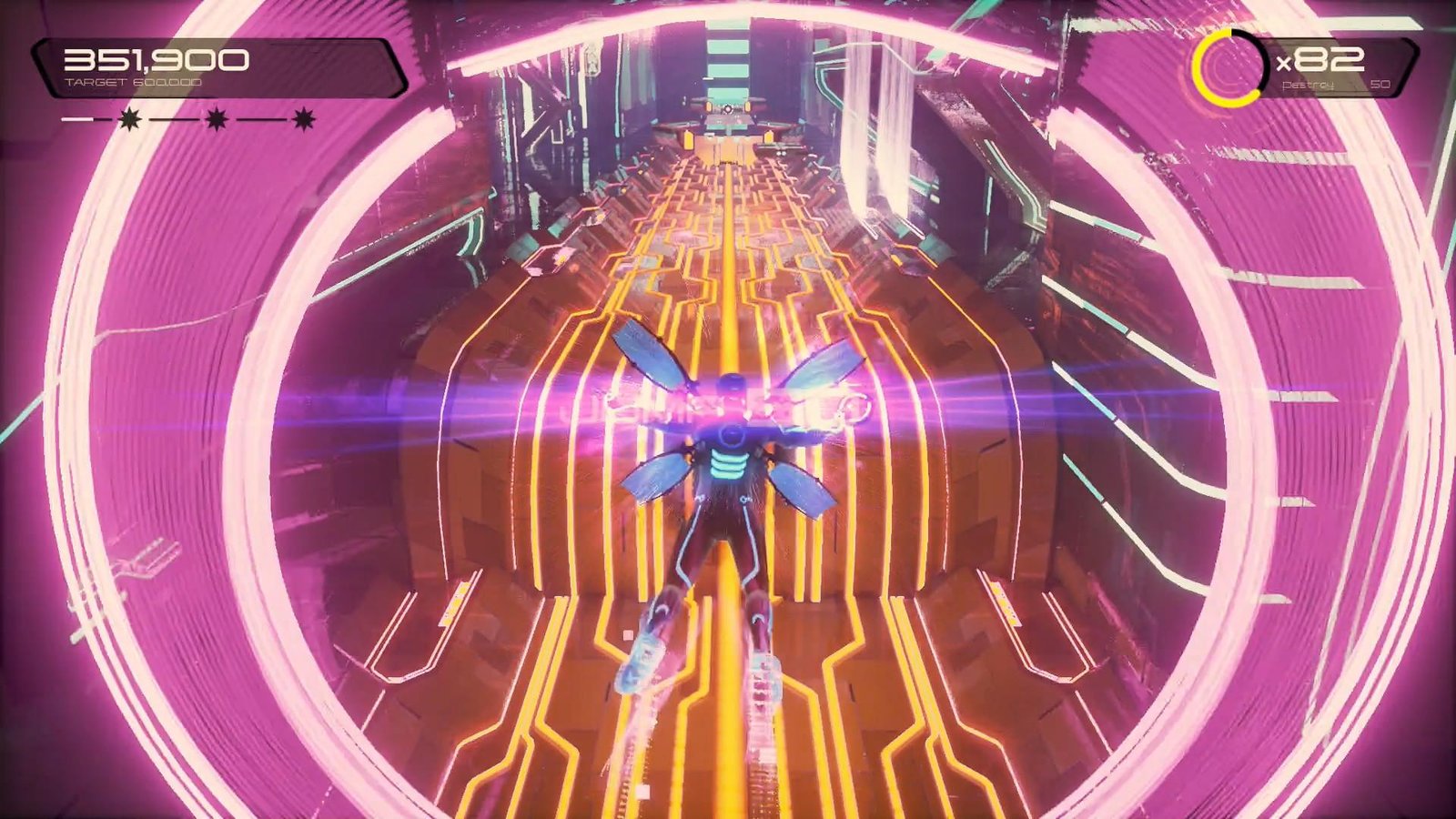Viewport: 1456px width, 819px height.
Task: Open the TARGET 600,000 goal display
Action: 135,81
